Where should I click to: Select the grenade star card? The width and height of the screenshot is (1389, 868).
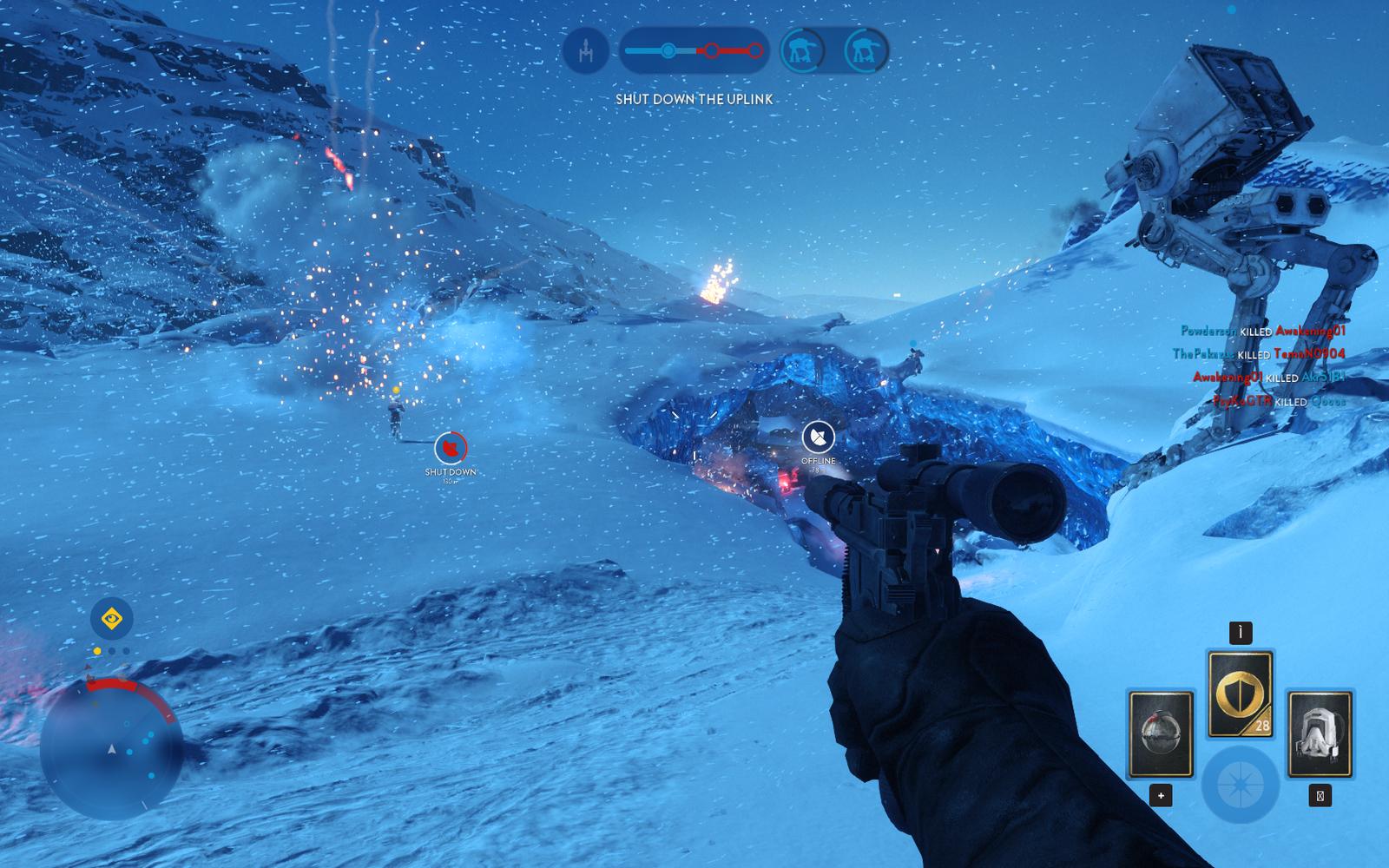(x=1160, y=734)
